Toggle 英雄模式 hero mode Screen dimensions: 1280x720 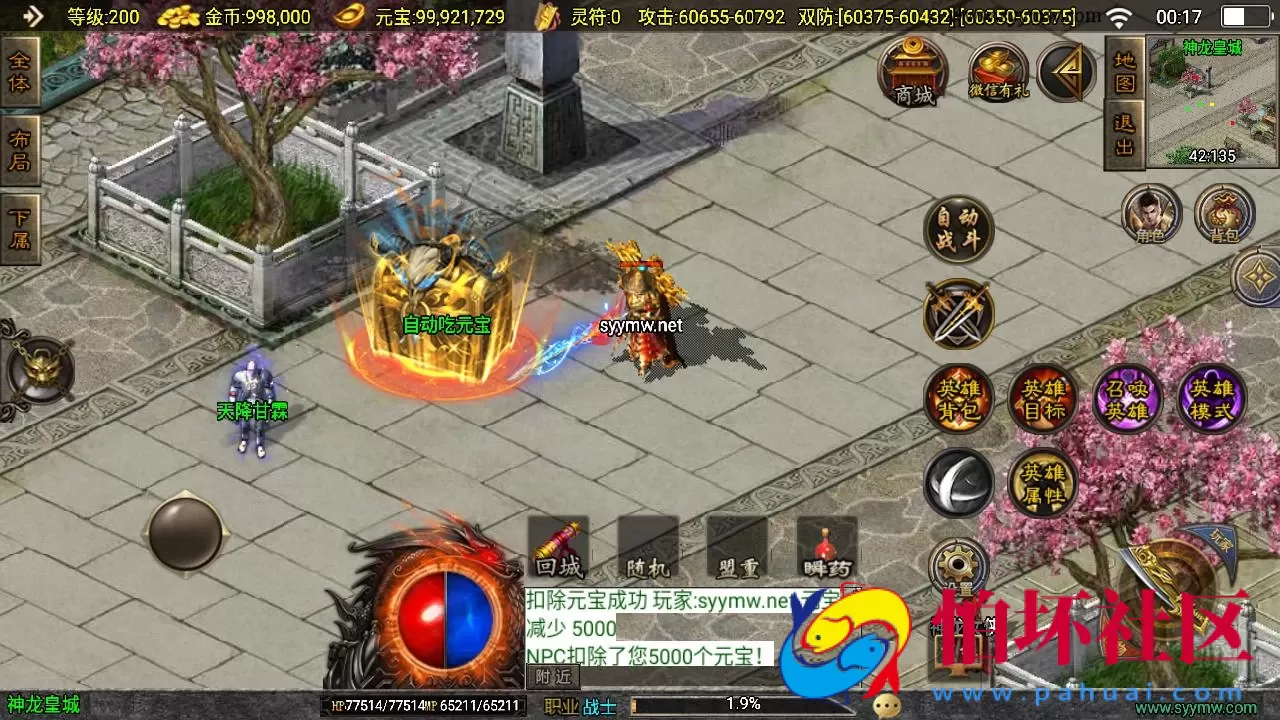pyautogui.click(x=1212, y=398)
